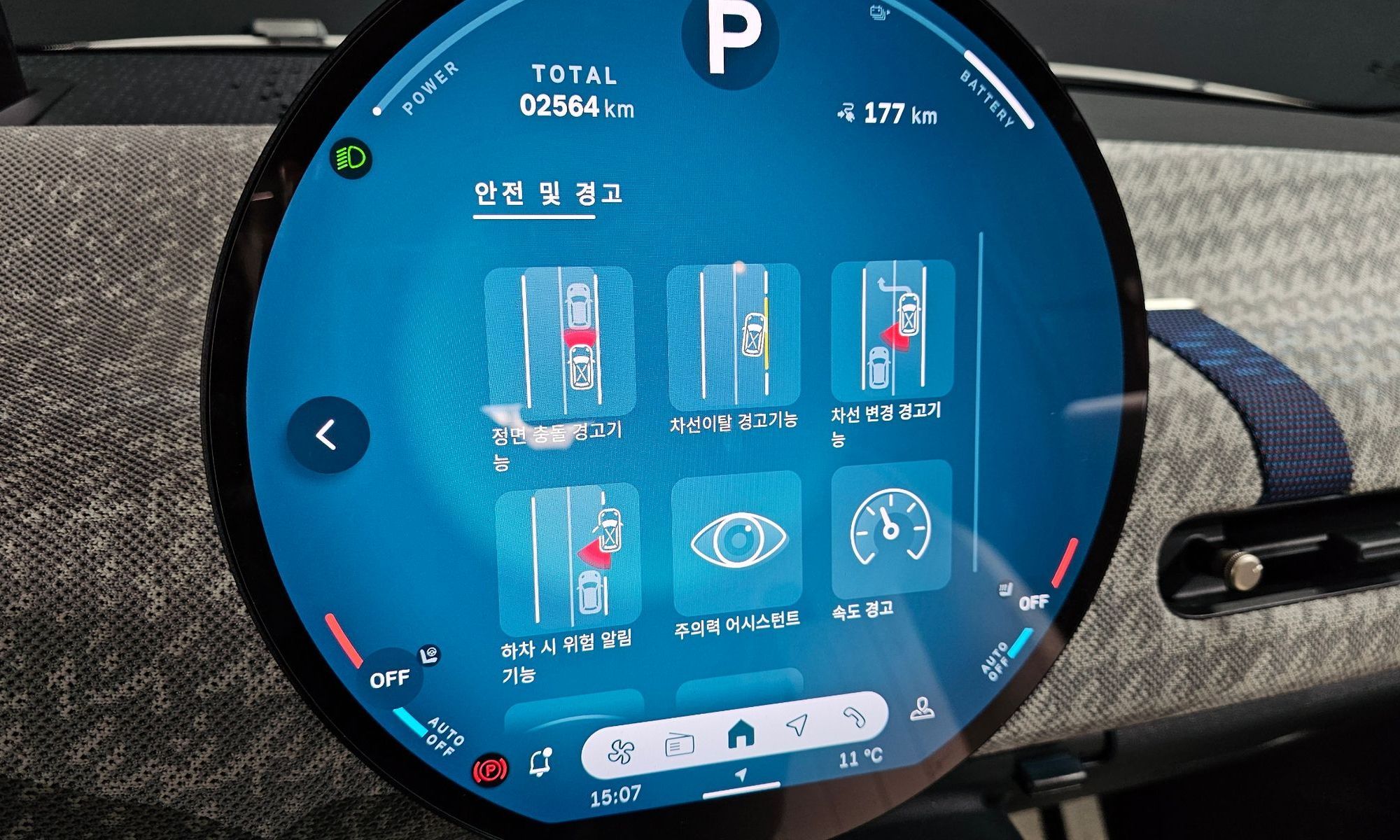Open navigation with the arrow icon
Image resolution: width=1400 pixels, height=840 pixels.
(x=797, y=726)
